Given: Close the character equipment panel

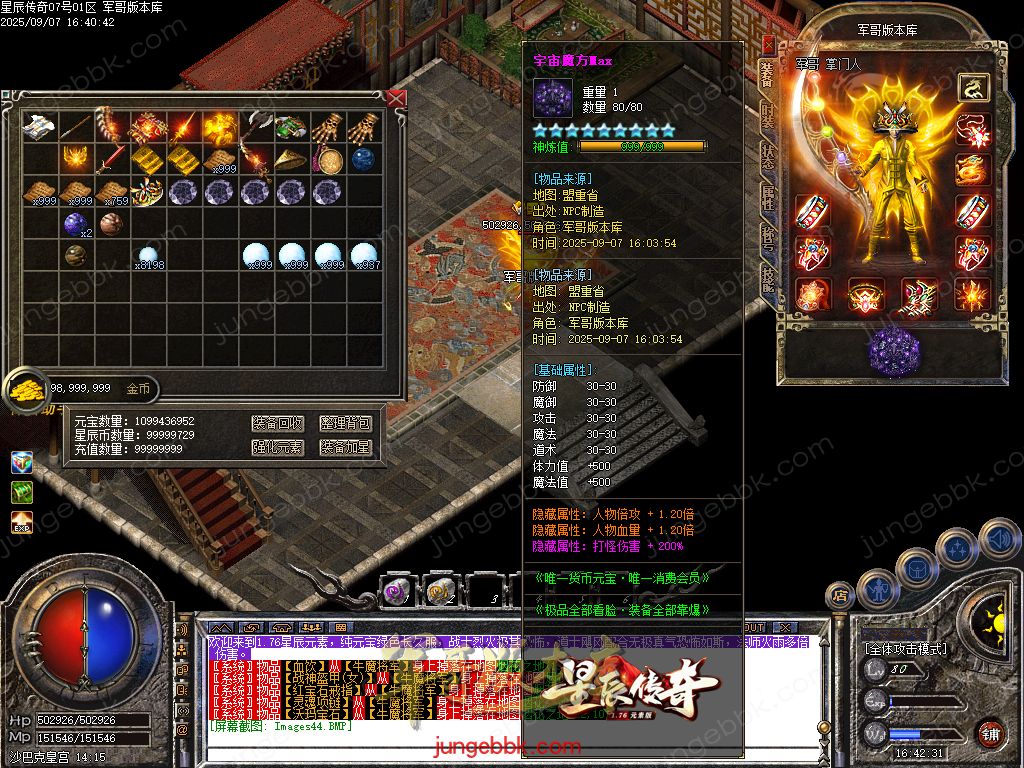Looking at the screenshot, I should click(768, 45).
